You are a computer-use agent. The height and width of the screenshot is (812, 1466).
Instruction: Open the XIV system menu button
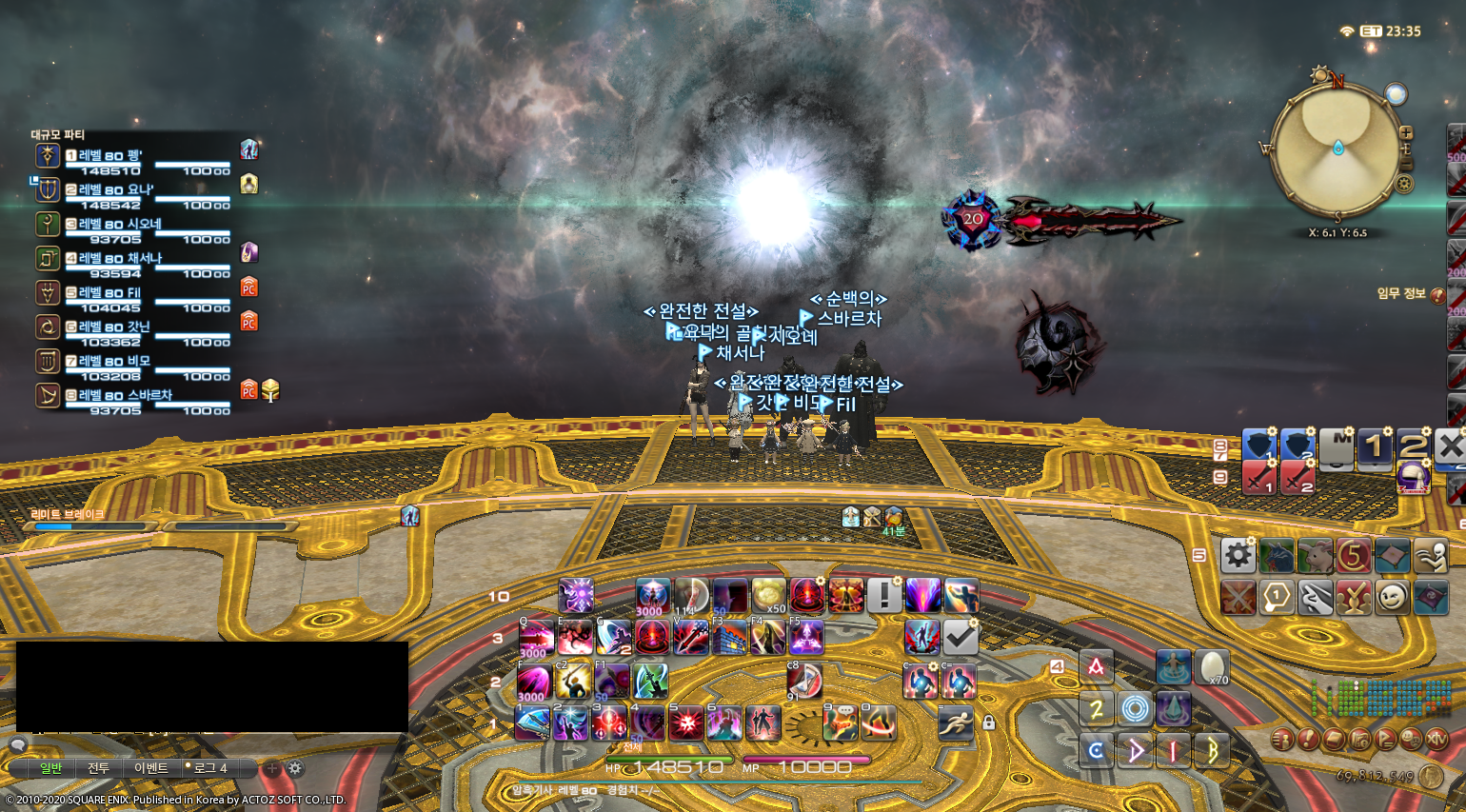tap(1436, 739)
